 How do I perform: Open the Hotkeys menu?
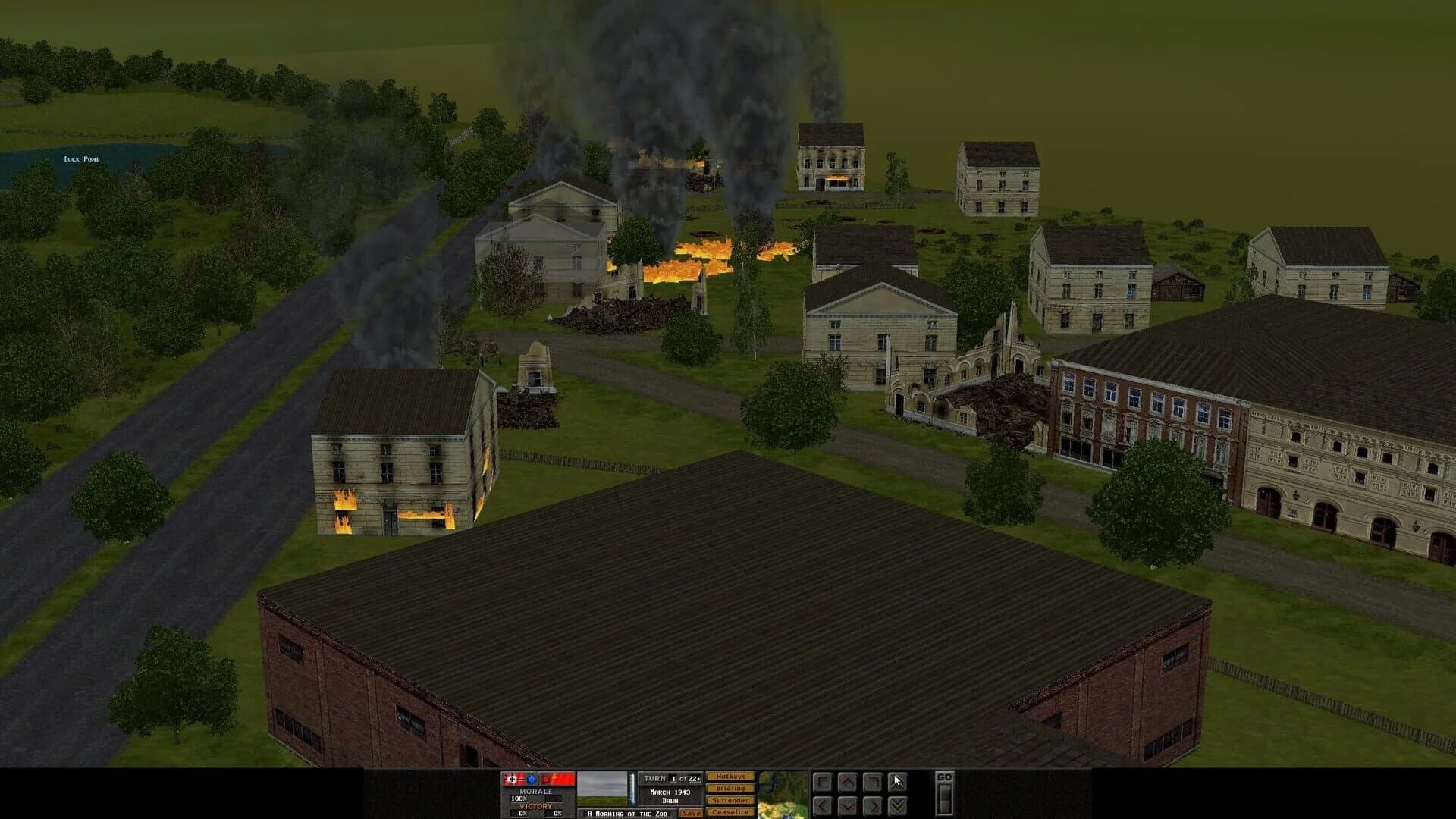click(730, 777)
